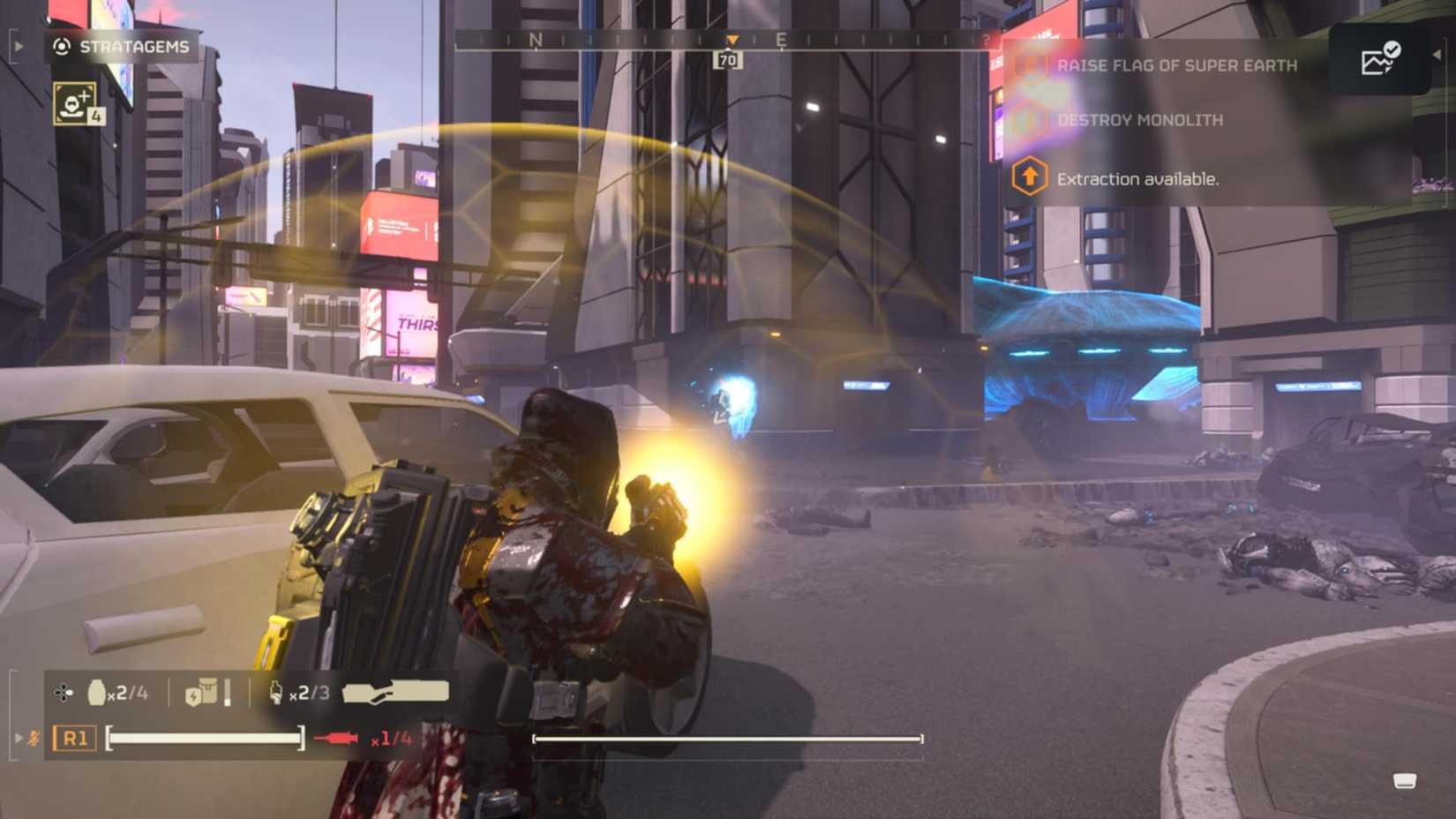1456x819 pixels.
Task: Toggle the Raise Flag of Super Earth objective
Action: pyautogui.click(x=1029, y=64)
